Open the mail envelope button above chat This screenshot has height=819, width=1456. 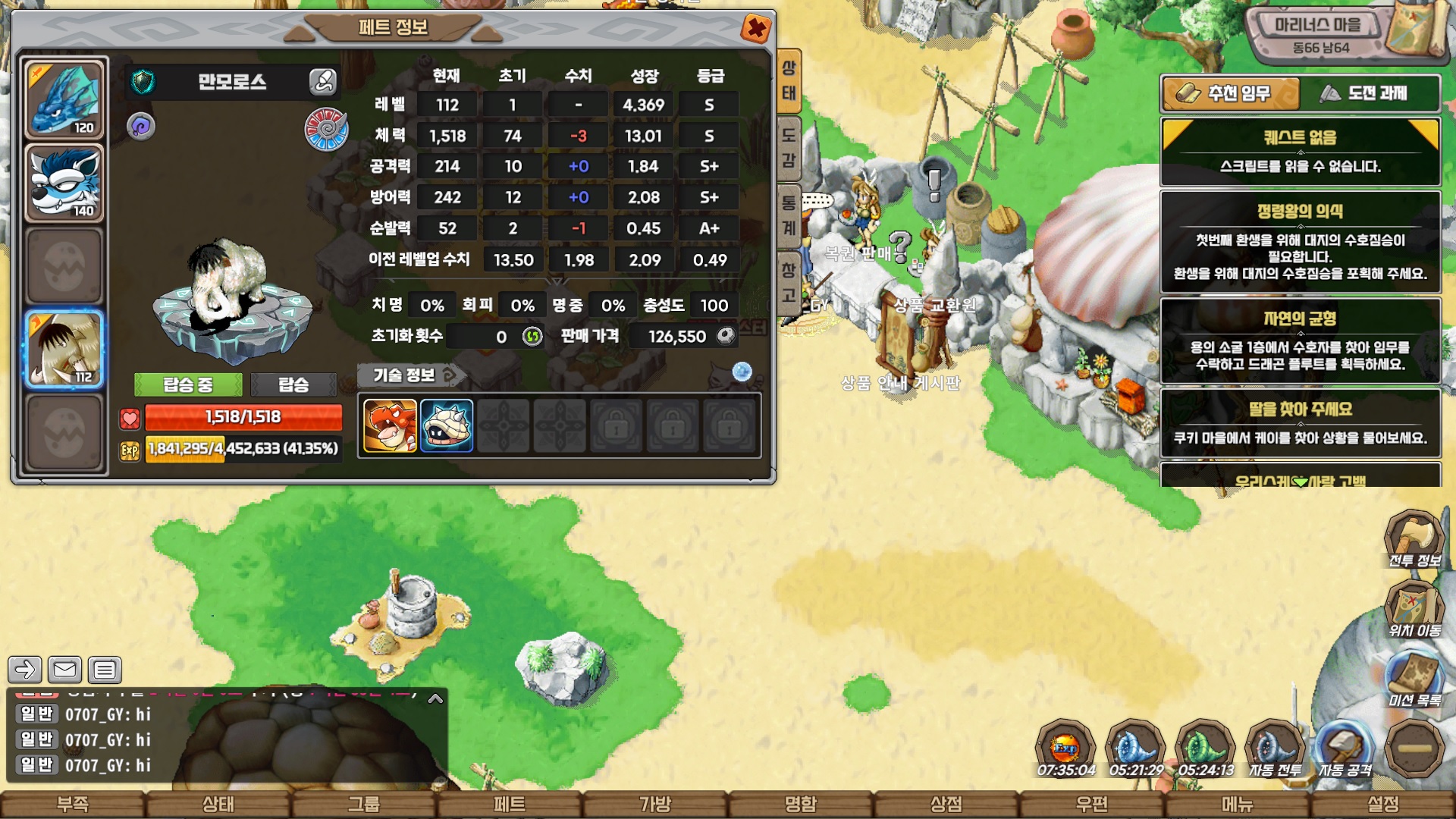(x=64, y=670)
